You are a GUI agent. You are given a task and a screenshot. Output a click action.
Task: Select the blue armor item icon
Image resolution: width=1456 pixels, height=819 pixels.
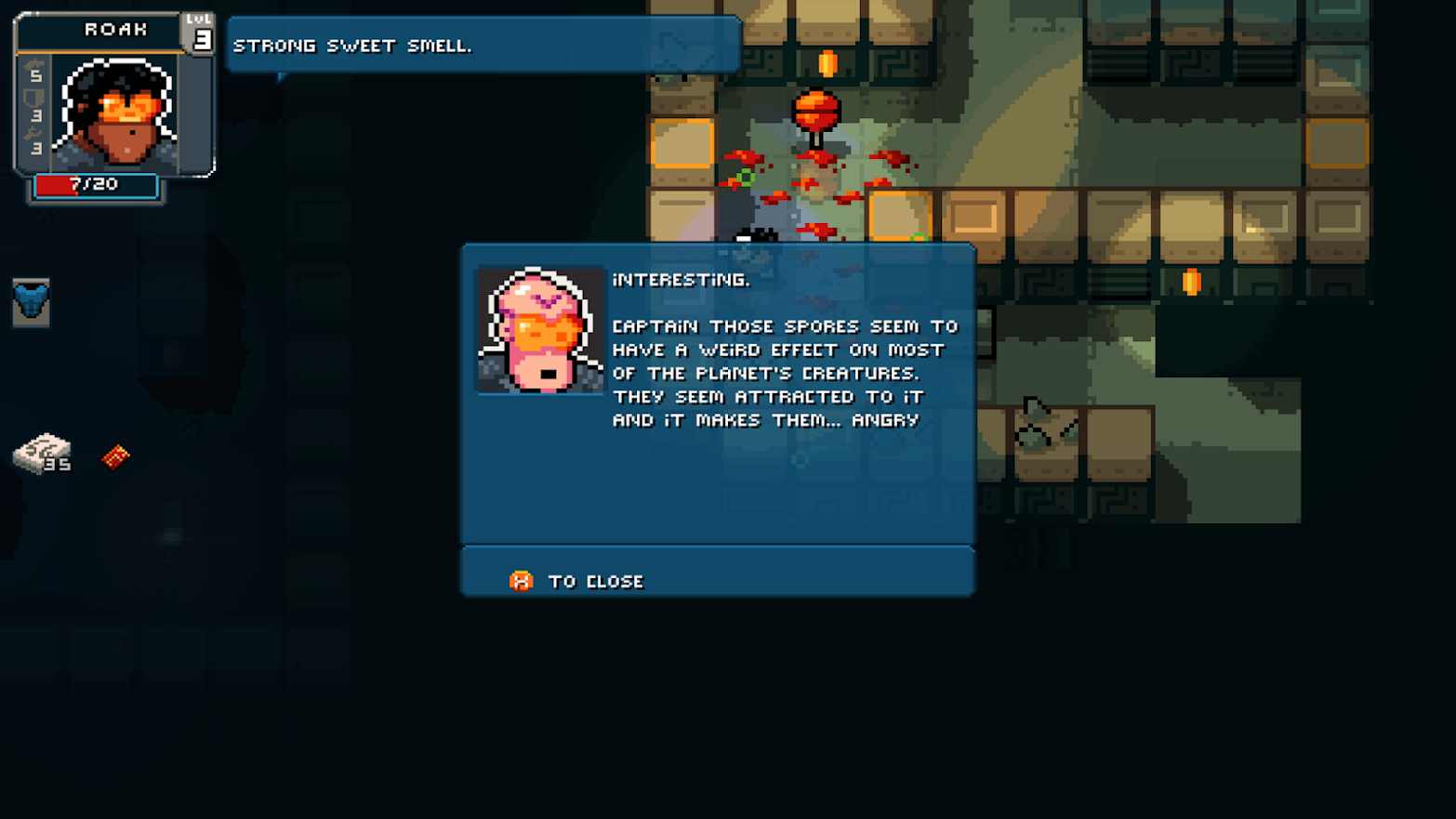pyautogui.click(x=32, y=304)
